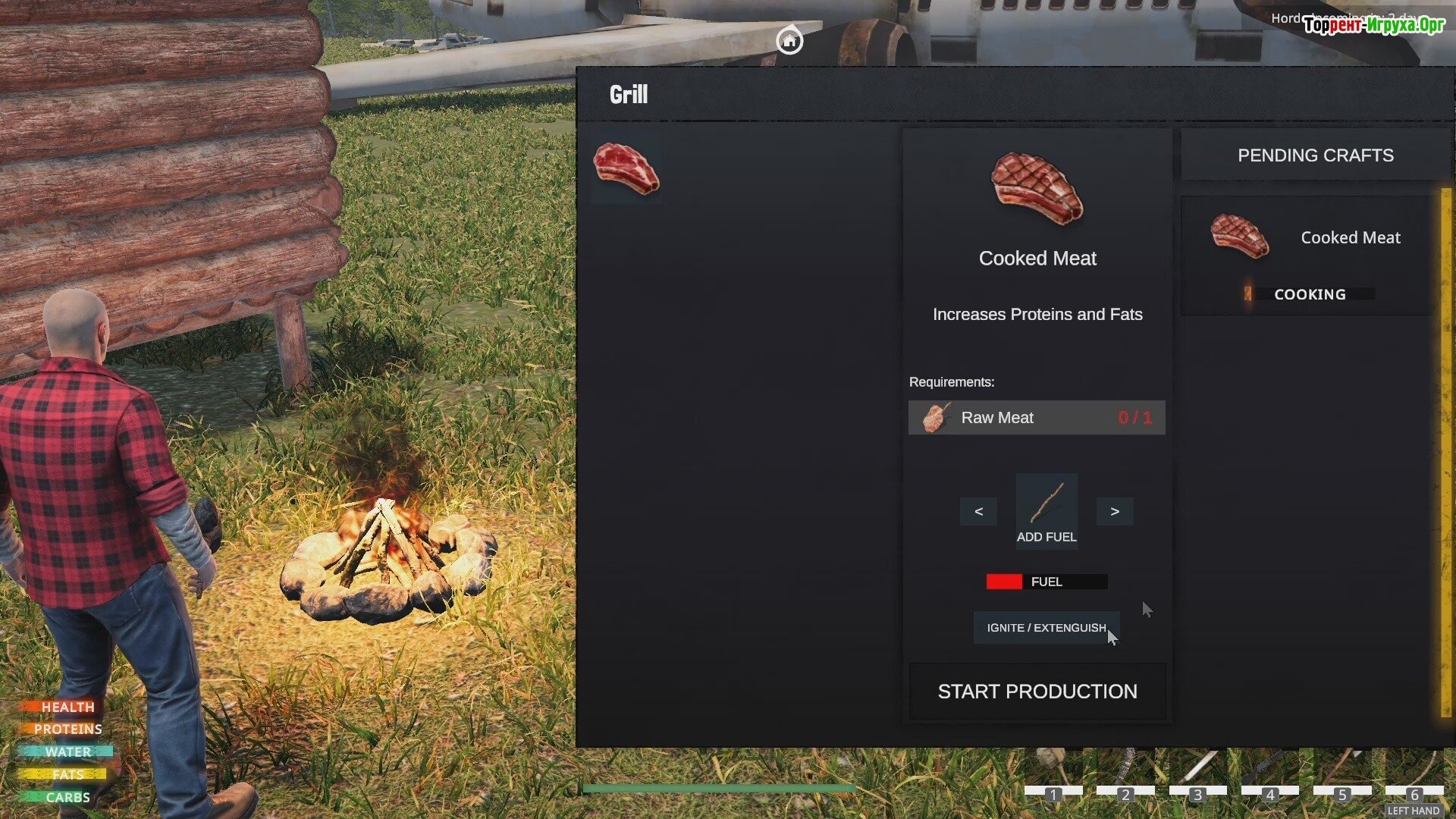
Task: Choose the next fuel type arrow
Action: click(x=1114, y=512)
